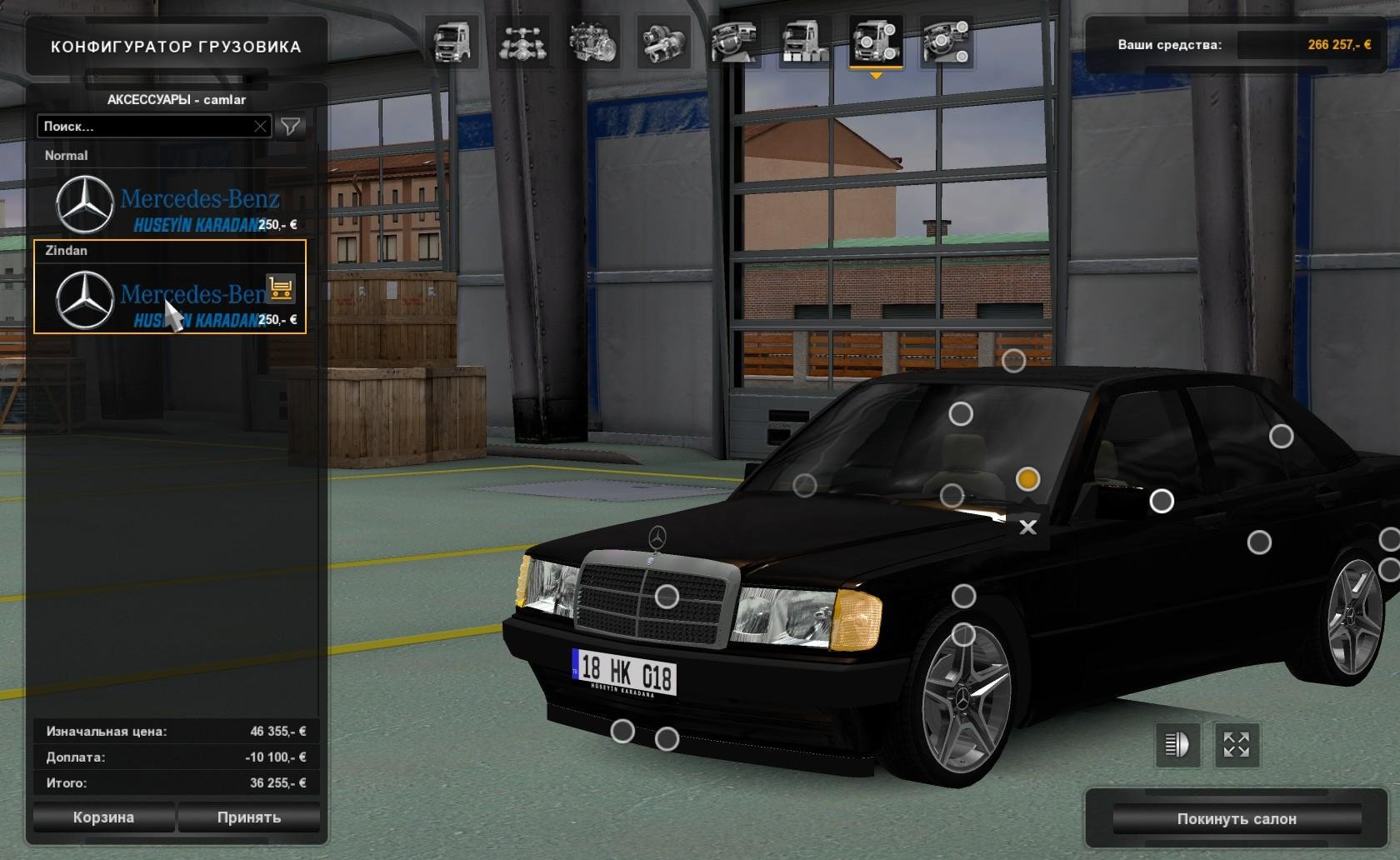Close the open upgrade slot marked with X

[x=1030, y=527]
